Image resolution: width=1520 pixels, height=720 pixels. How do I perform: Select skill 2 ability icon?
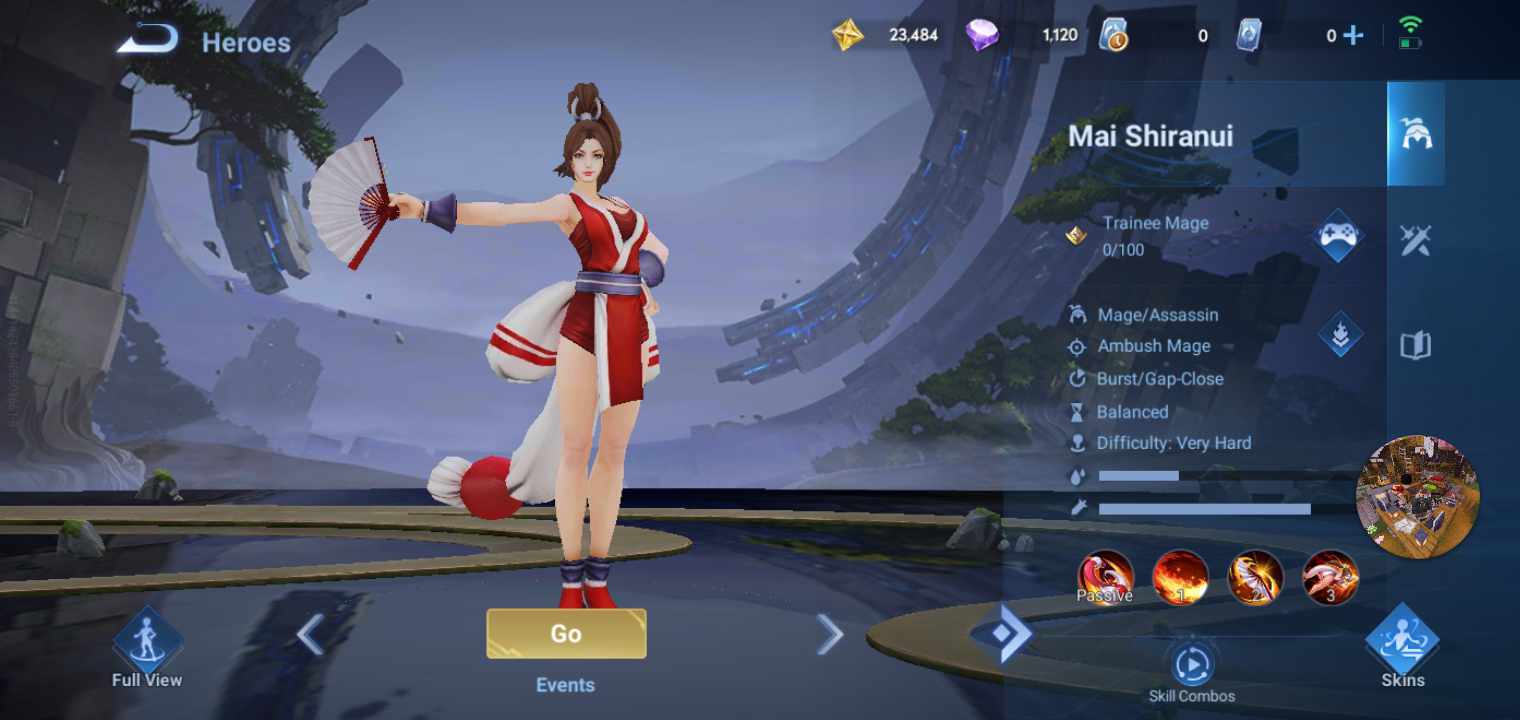(x=1255, y=578)
